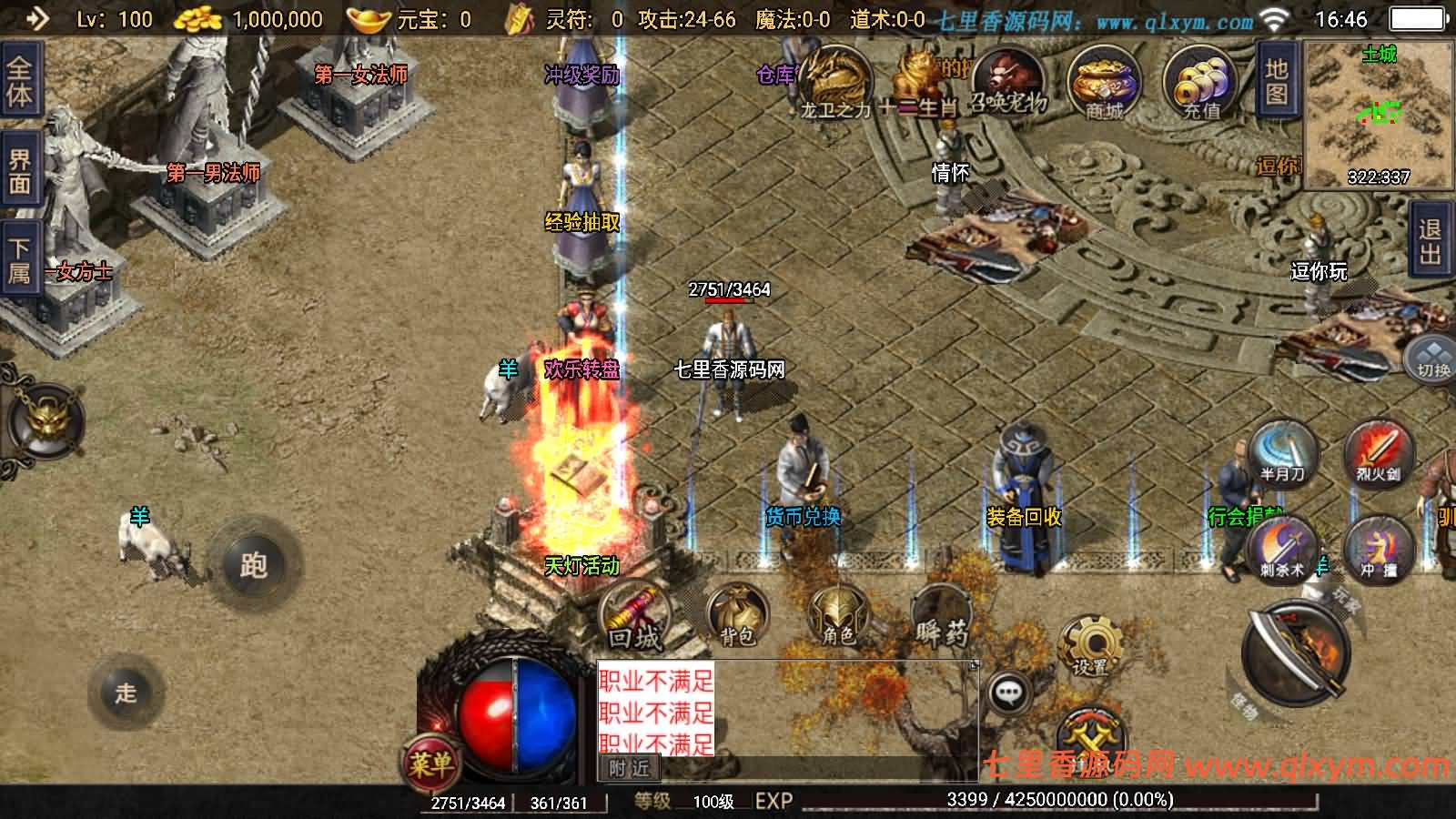
Task: Tap the 召唤宠物 summon pet icon
Action: [1007, 80]
